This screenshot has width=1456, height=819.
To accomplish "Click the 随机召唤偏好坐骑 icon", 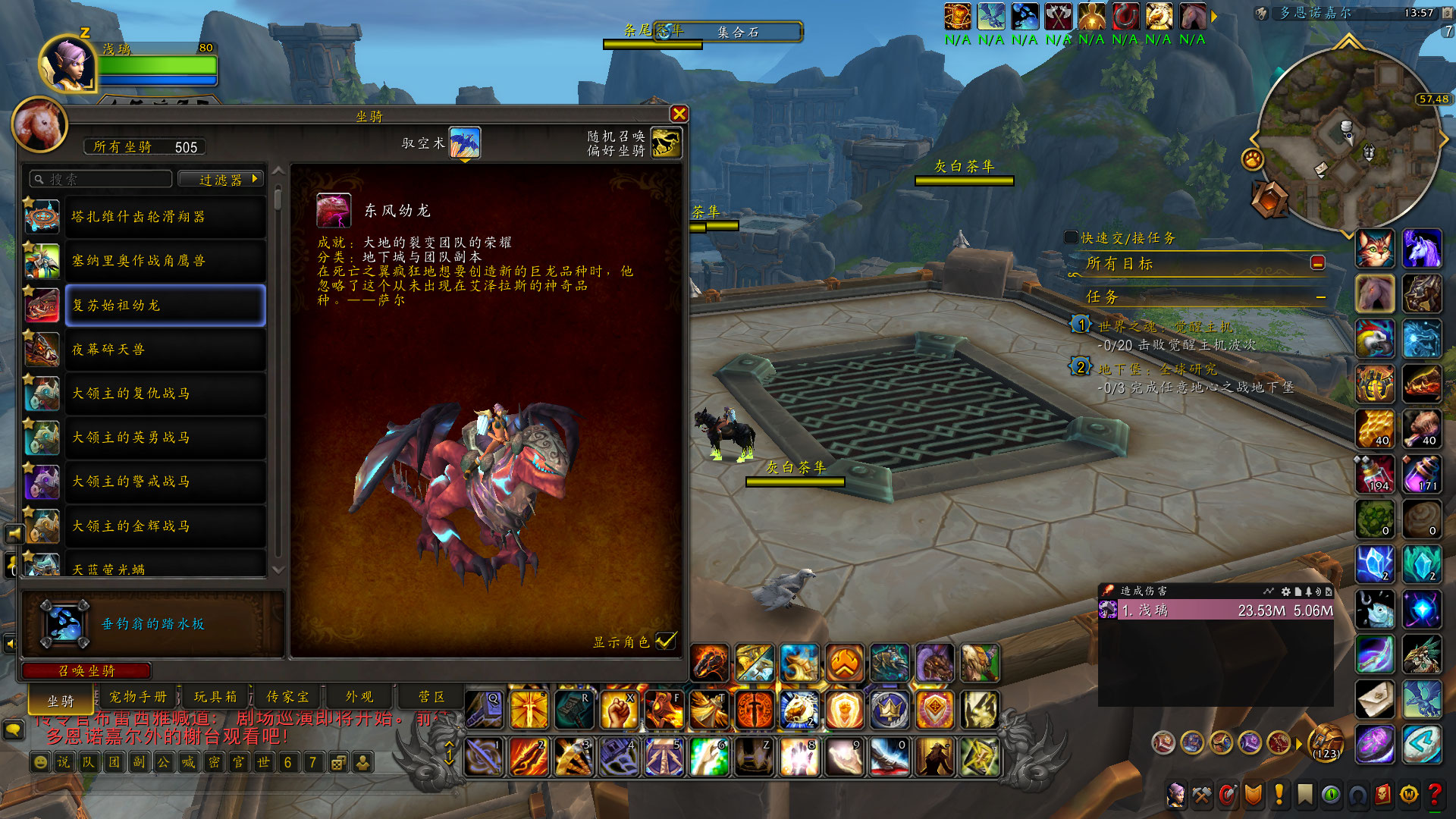I will coord(666,143).
